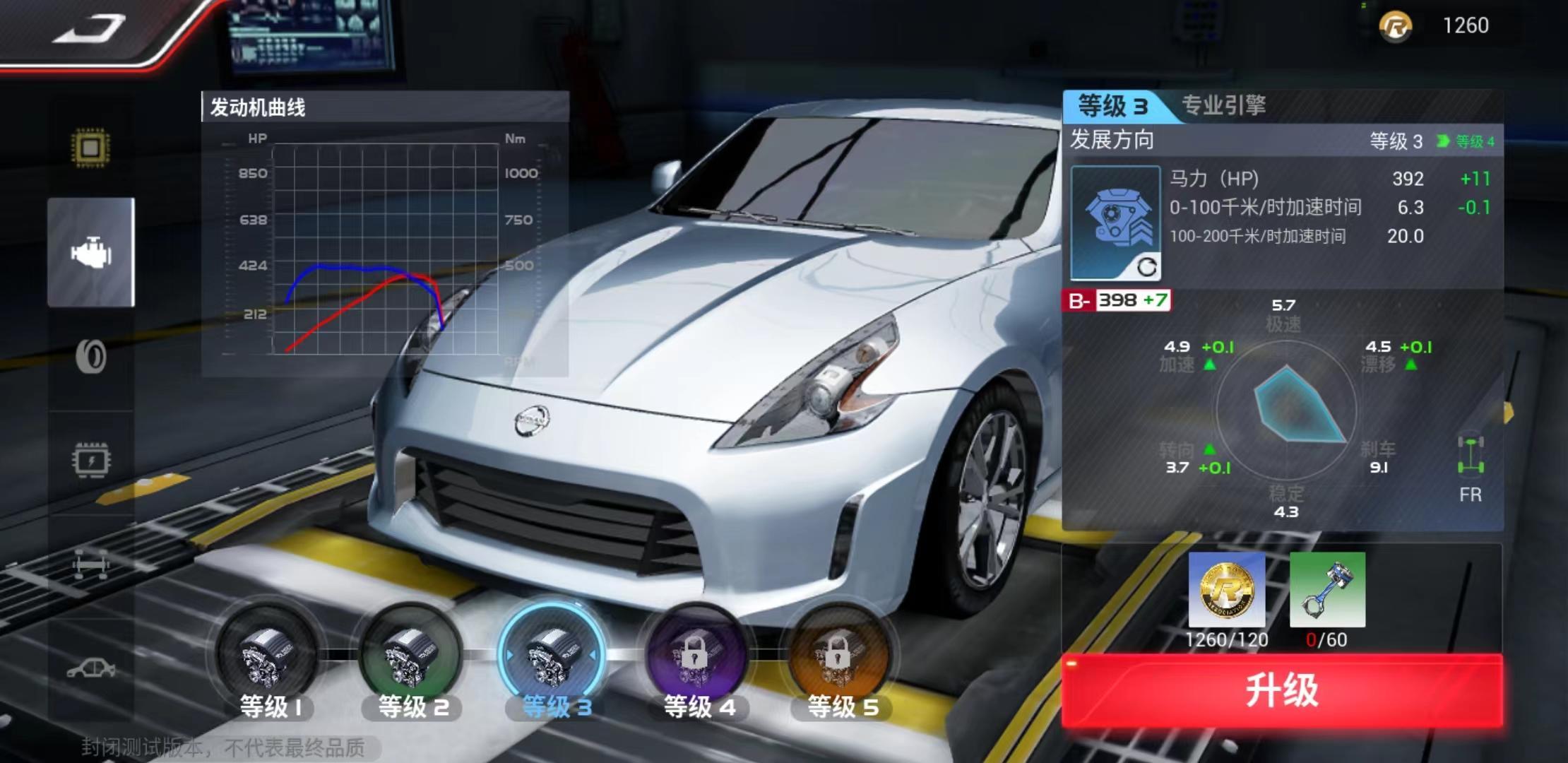The height and width of the screenshot is (763, 1568).
Task: Open the engine upgrade category
Action: click(x=91, y=252)
